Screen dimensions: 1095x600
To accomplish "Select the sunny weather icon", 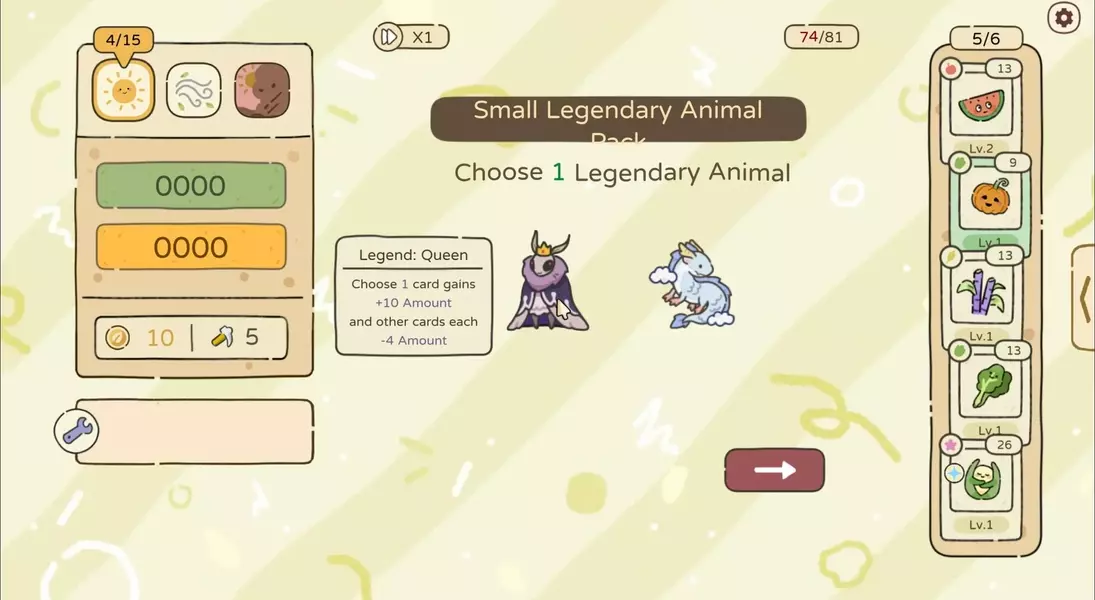I will tap(123, 91).
